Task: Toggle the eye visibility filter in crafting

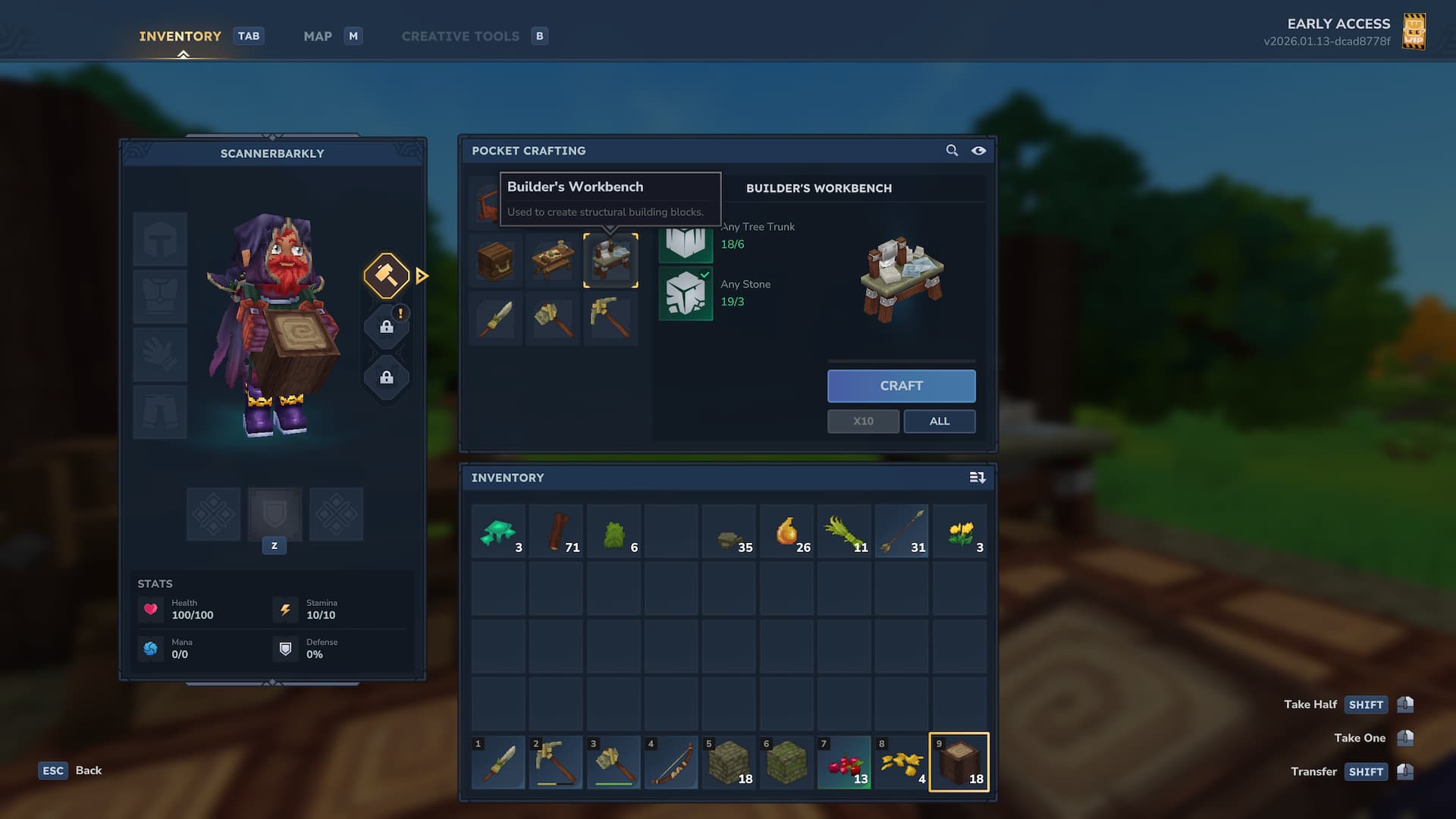Action: coord(979,151)
